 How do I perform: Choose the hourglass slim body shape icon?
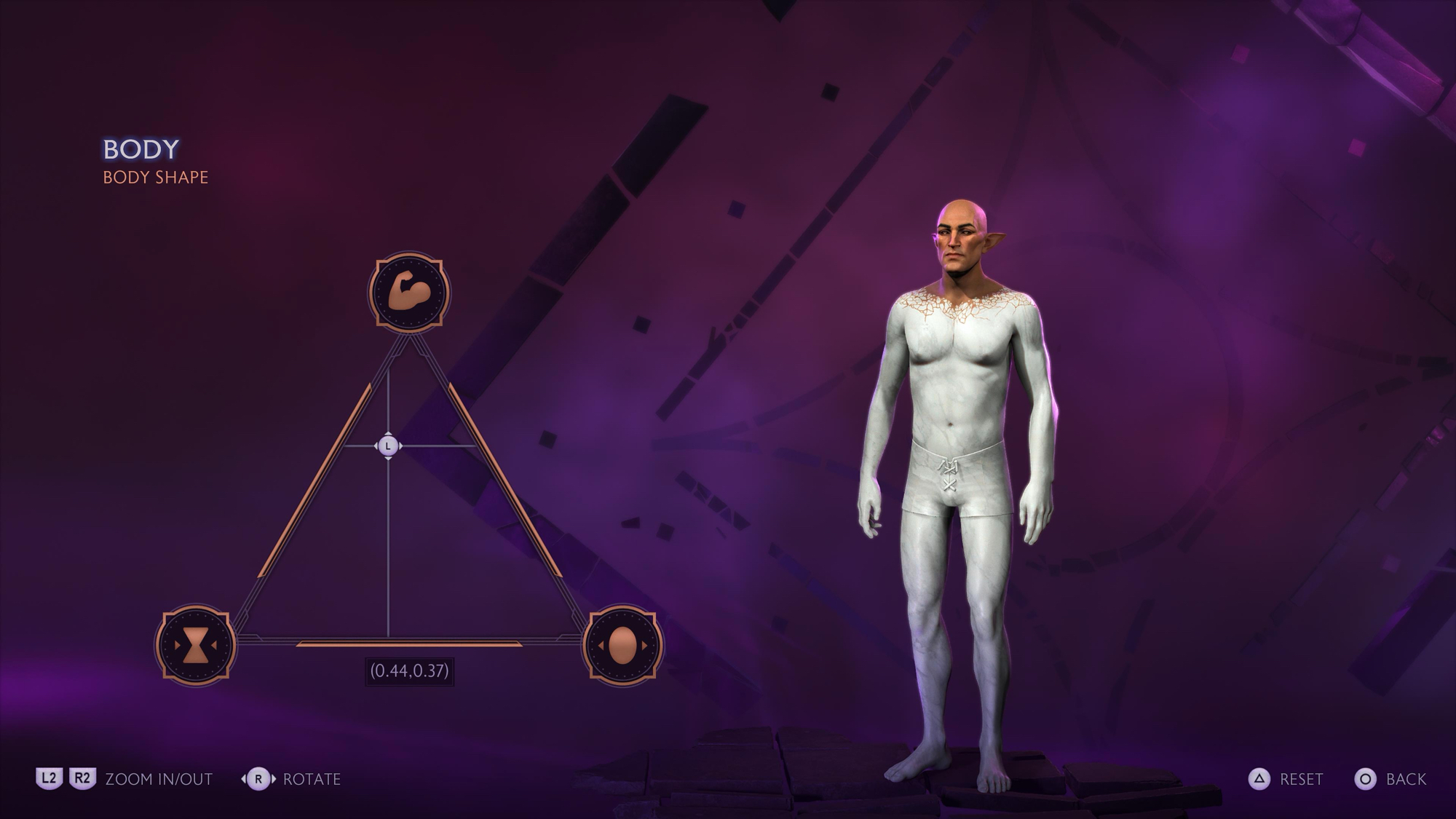coord(195,645)
